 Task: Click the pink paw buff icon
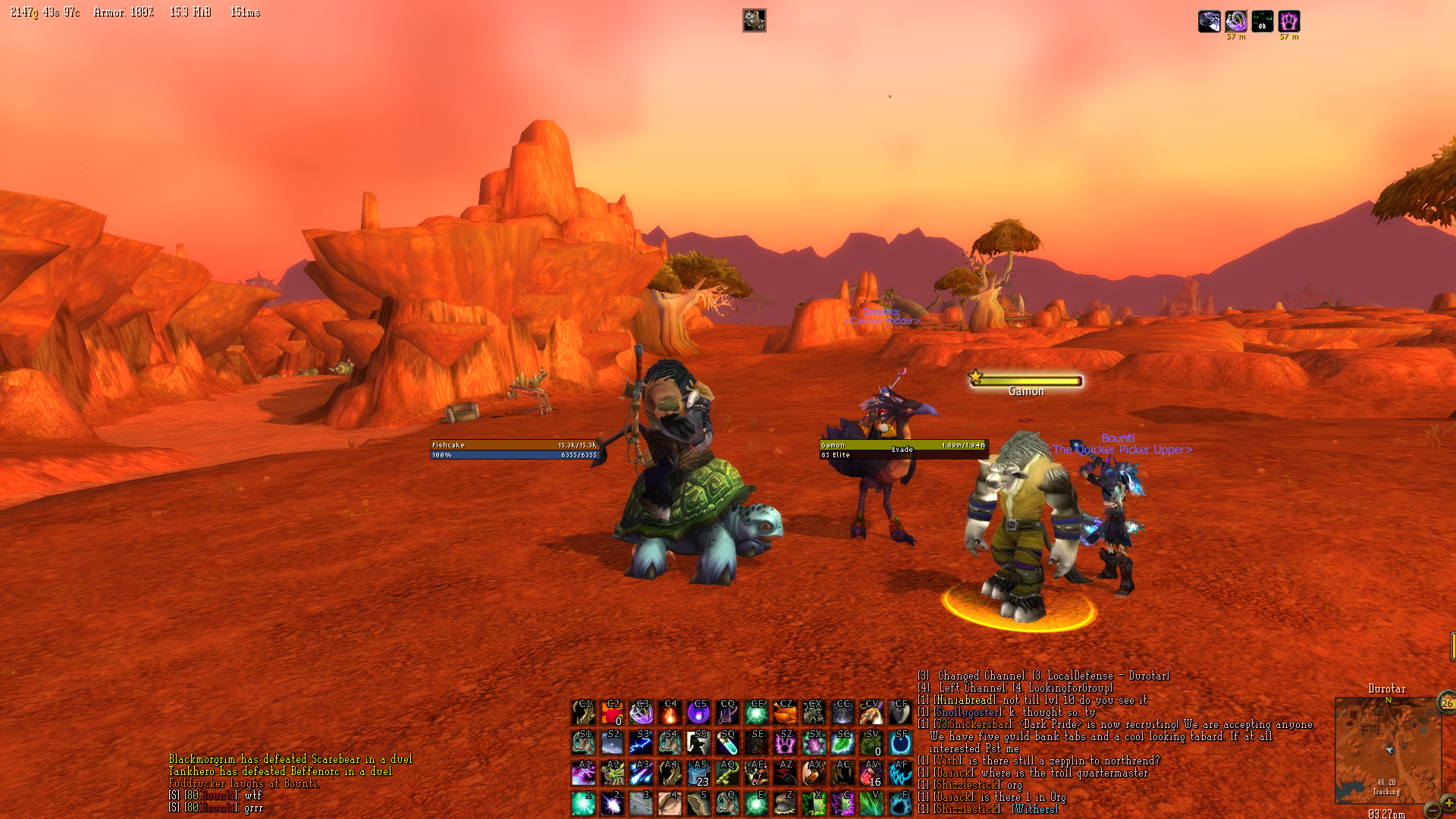pos(1288,21)
